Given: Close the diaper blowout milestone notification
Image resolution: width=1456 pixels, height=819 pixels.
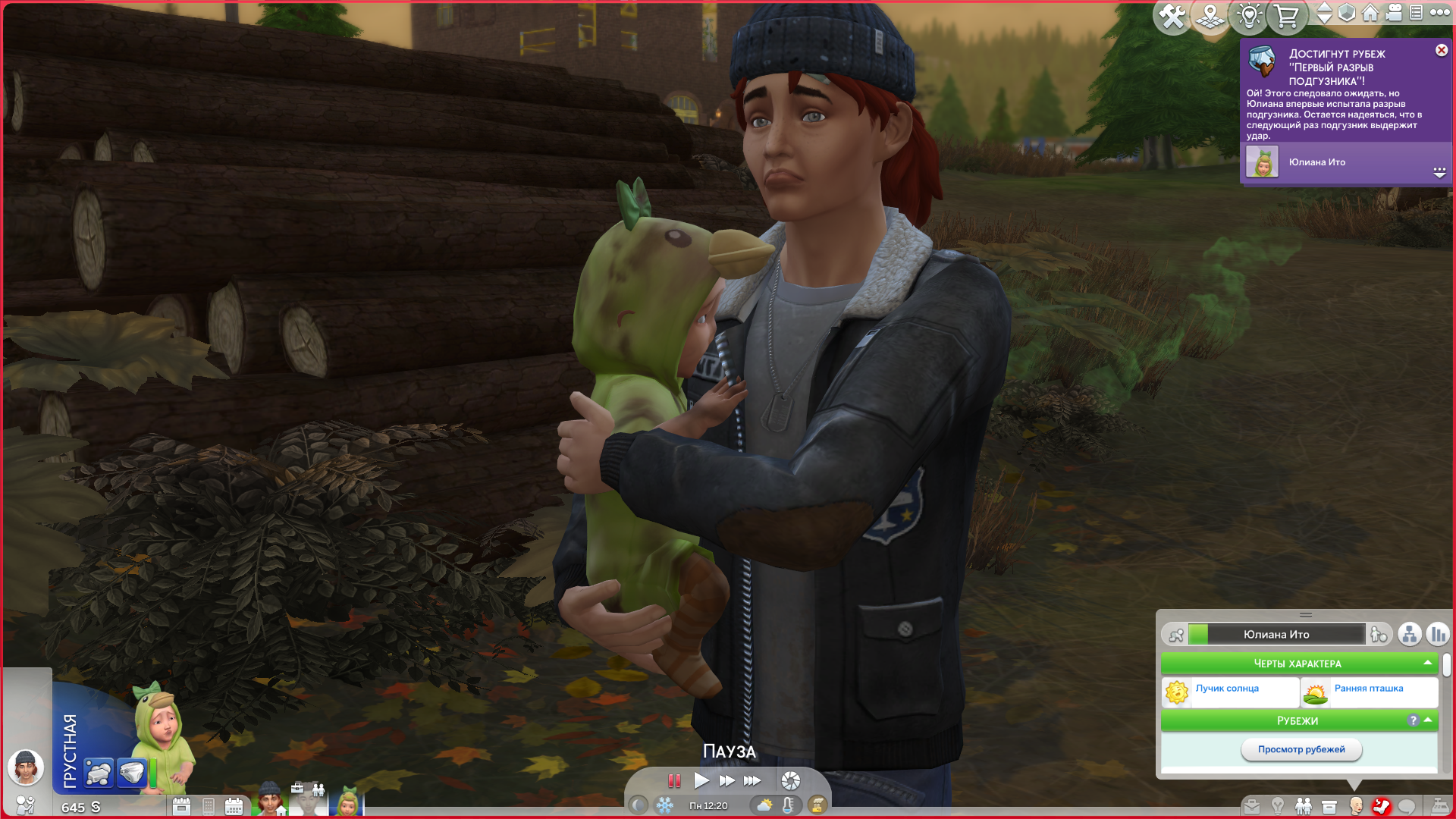Looking at the screenshot, I should point(1441,50).
